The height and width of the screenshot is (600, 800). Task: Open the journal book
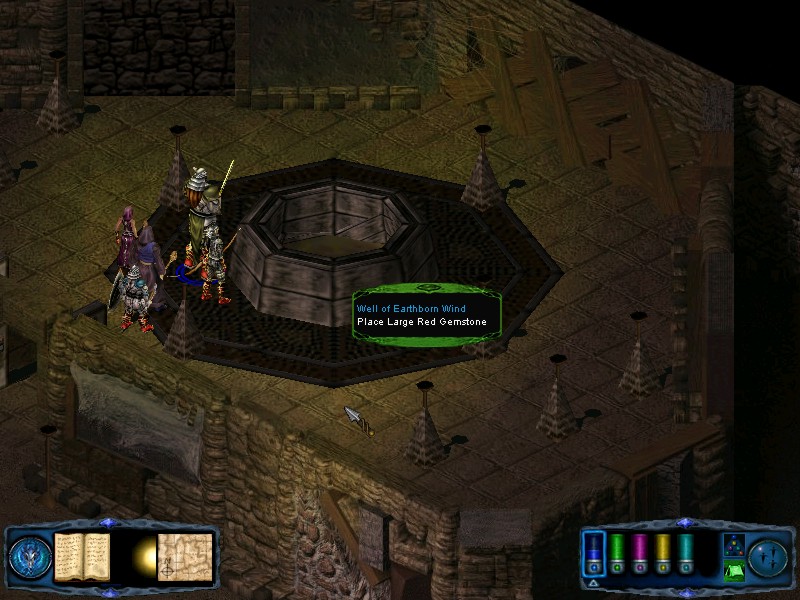(80, 555)
